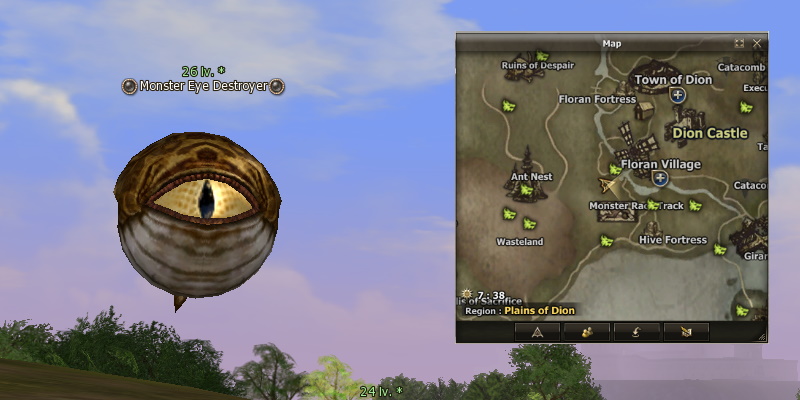This screenshot has height=400, width=800.
Task: Click the Floran Village teleport marker
Action: [660, 179]
